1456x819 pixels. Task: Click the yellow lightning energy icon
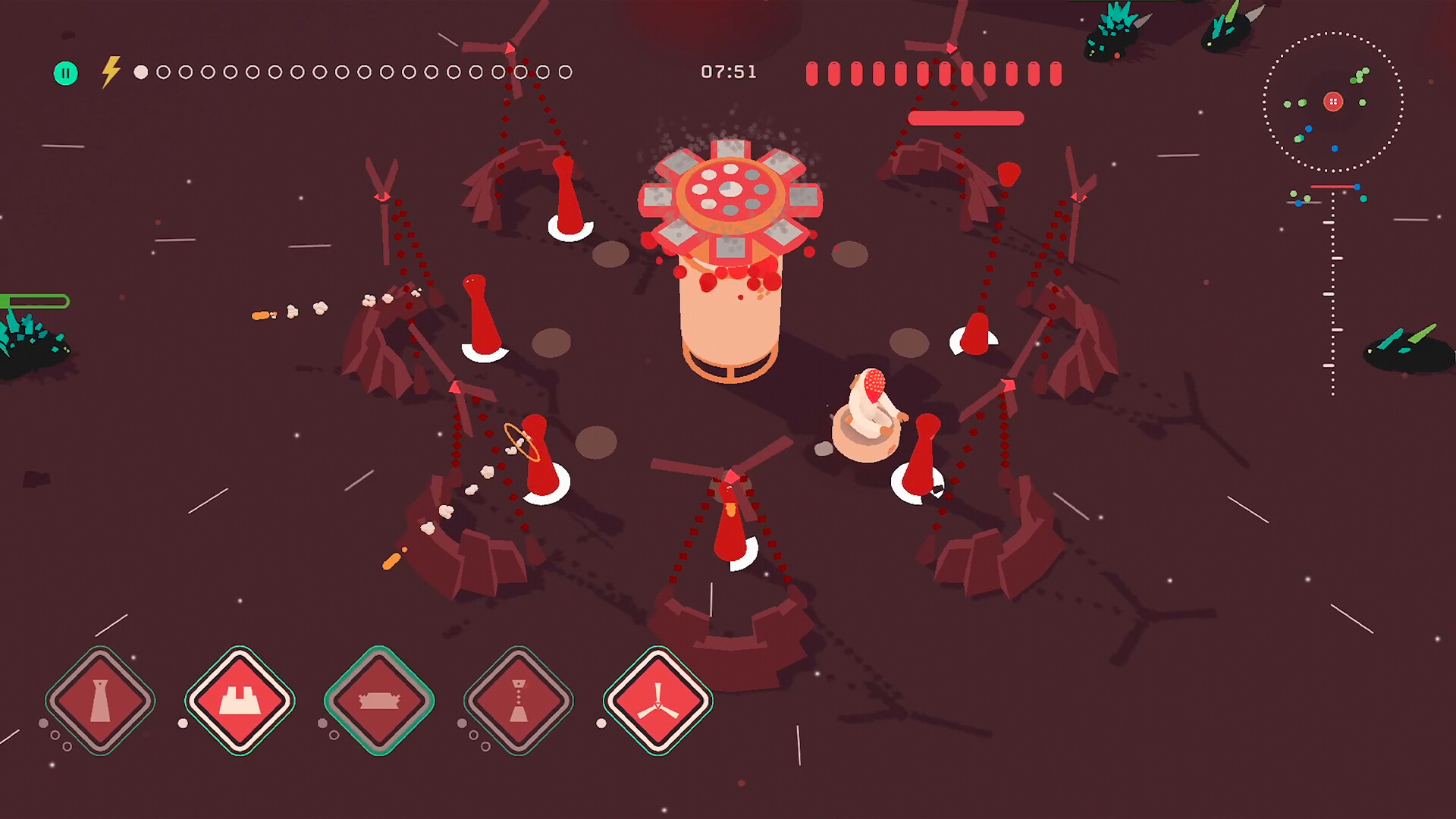(111, 71)
